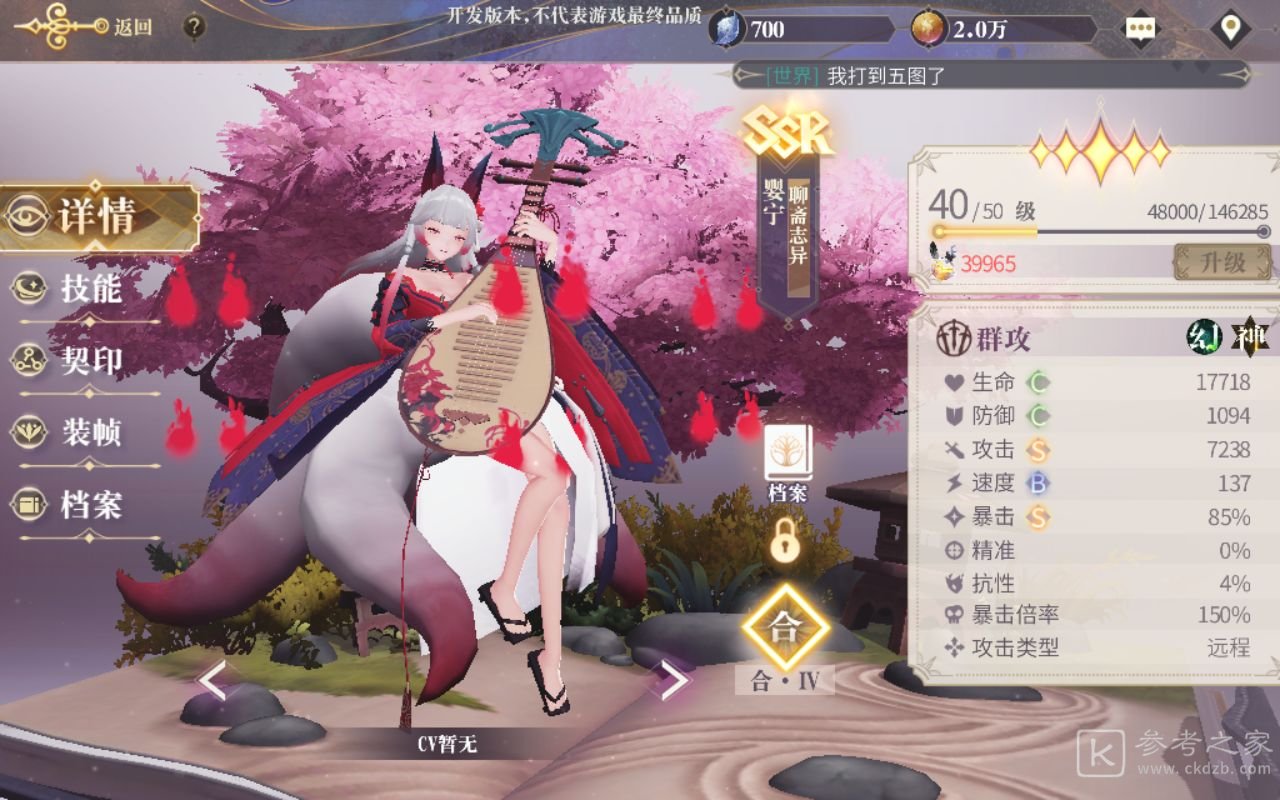
Task: Switch to the 技能 skills tab
Action: coord(88,289)
